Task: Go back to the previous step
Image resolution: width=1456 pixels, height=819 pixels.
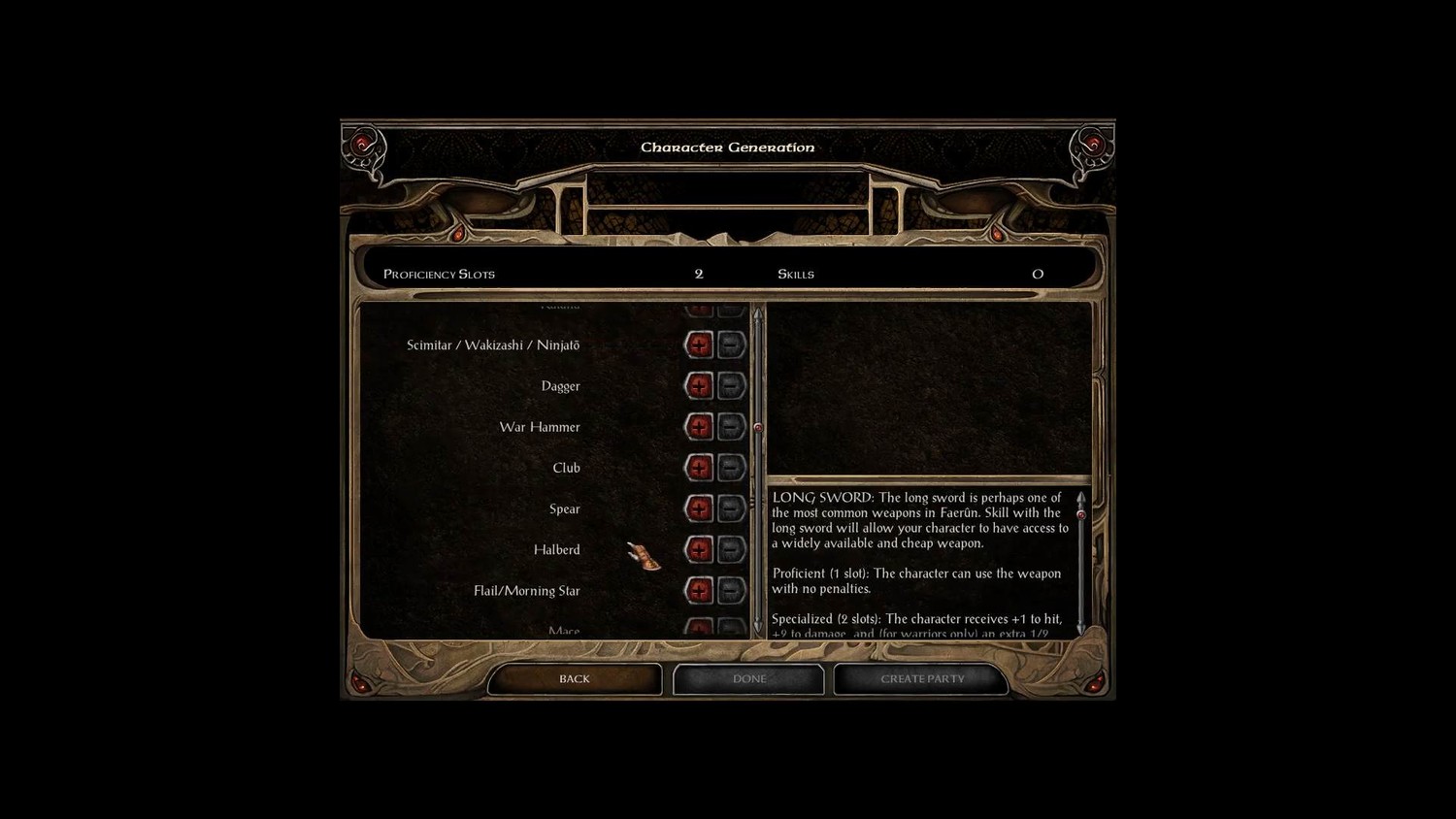Action: click(x=574, y=679)
